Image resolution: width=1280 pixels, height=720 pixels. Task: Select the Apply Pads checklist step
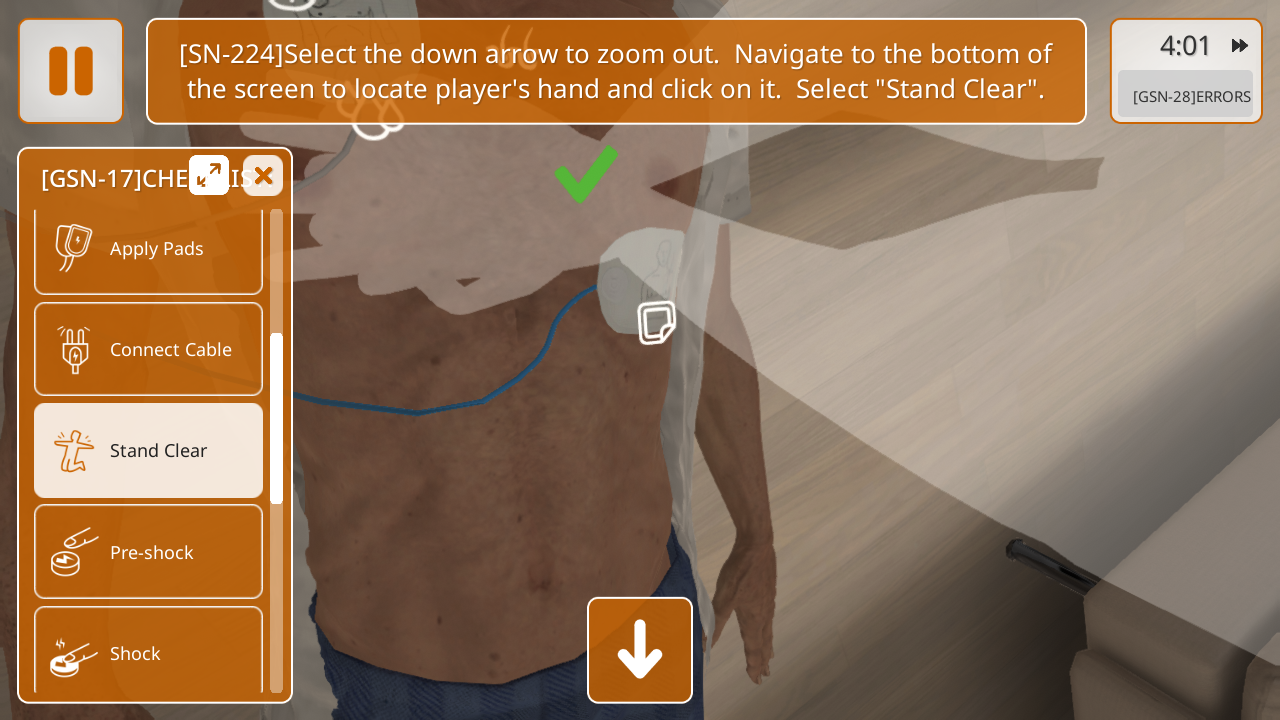coord(148,249)
